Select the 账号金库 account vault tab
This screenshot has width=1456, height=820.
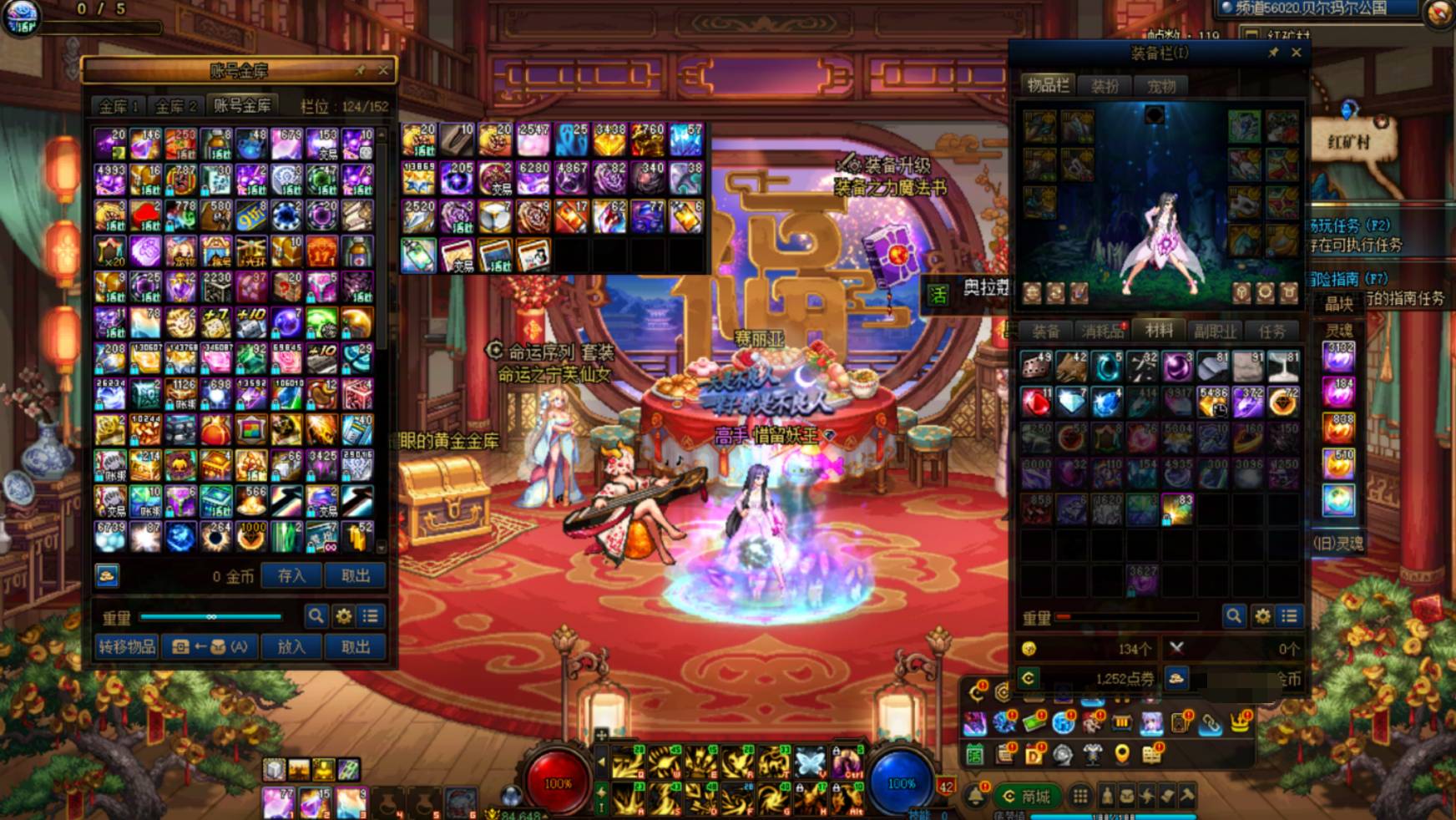[242, 105]
